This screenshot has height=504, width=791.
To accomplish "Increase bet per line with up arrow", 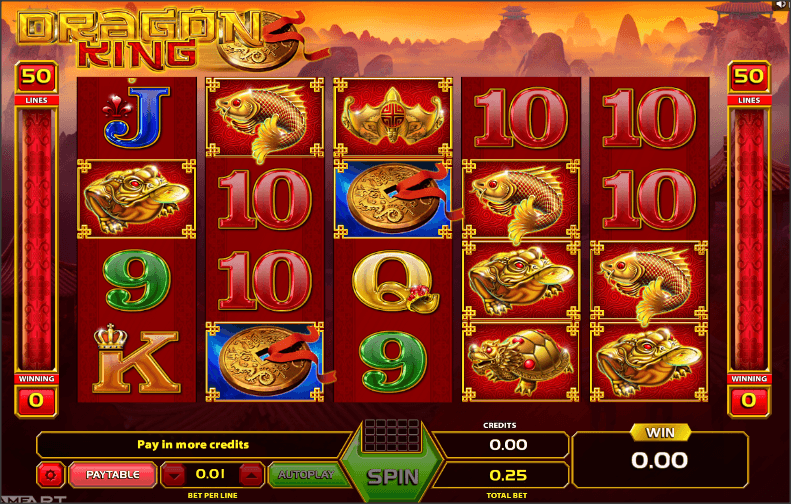I will pos(252,473).
